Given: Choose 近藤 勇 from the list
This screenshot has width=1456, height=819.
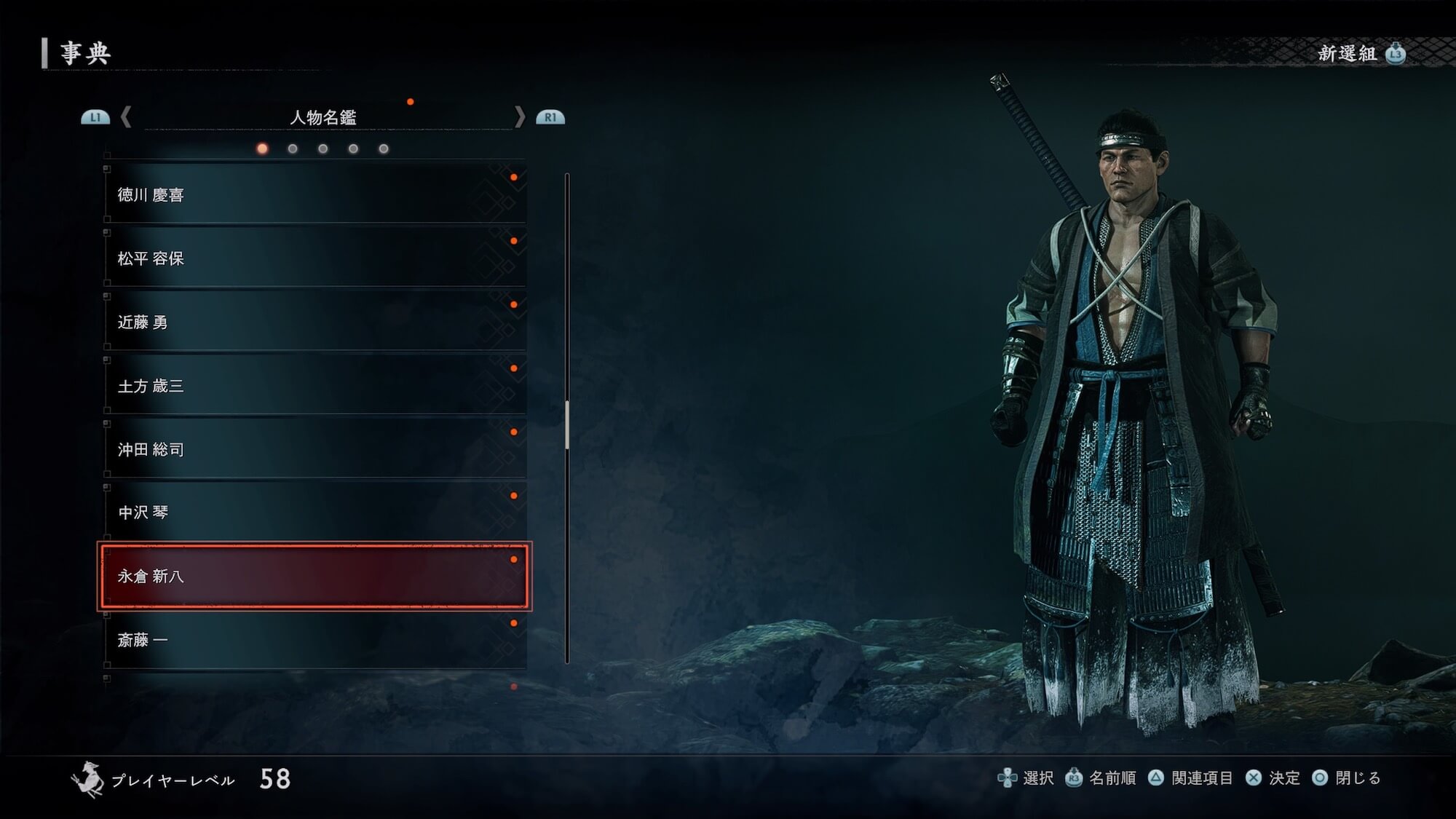Looking at the screenshot, I should 314,322.
